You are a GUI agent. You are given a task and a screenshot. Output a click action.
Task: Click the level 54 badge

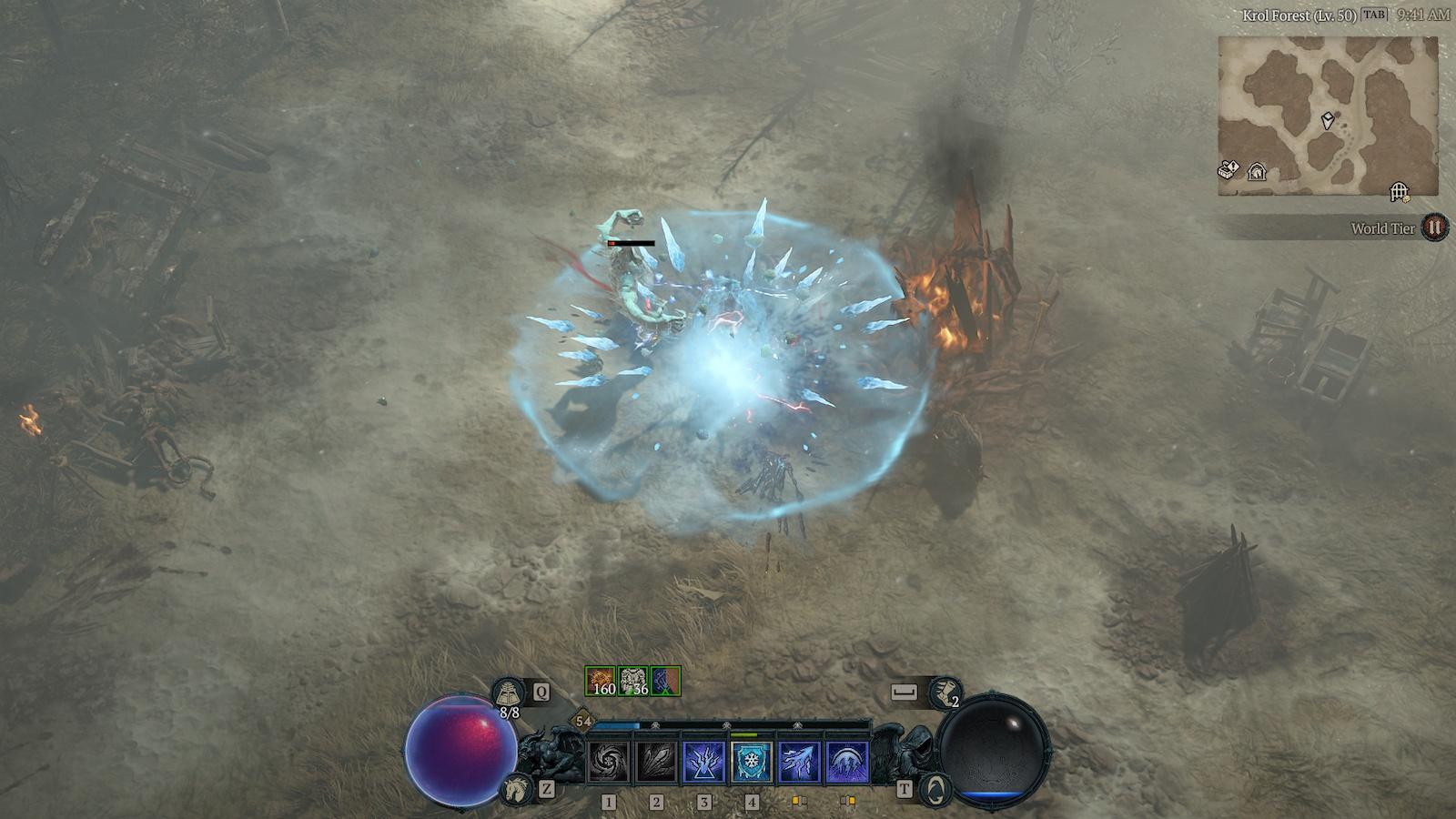[583, 722]
